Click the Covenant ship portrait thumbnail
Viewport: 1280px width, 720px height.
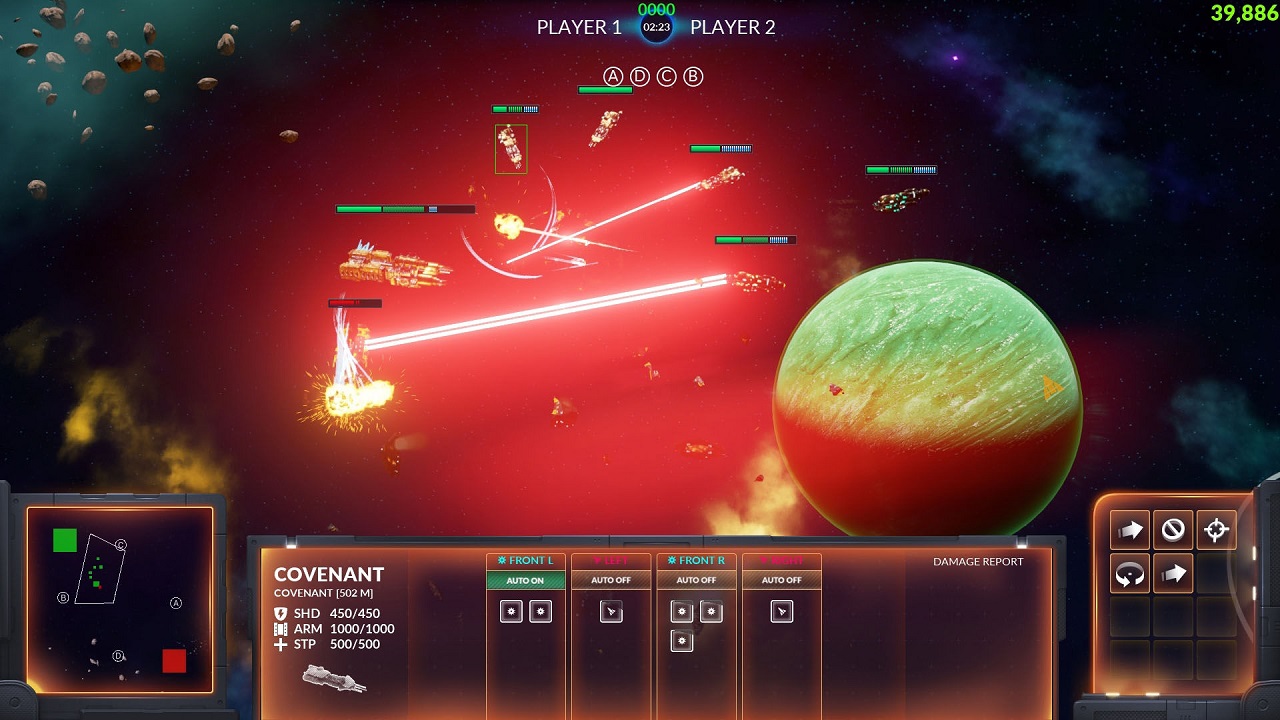pos(334,679)
